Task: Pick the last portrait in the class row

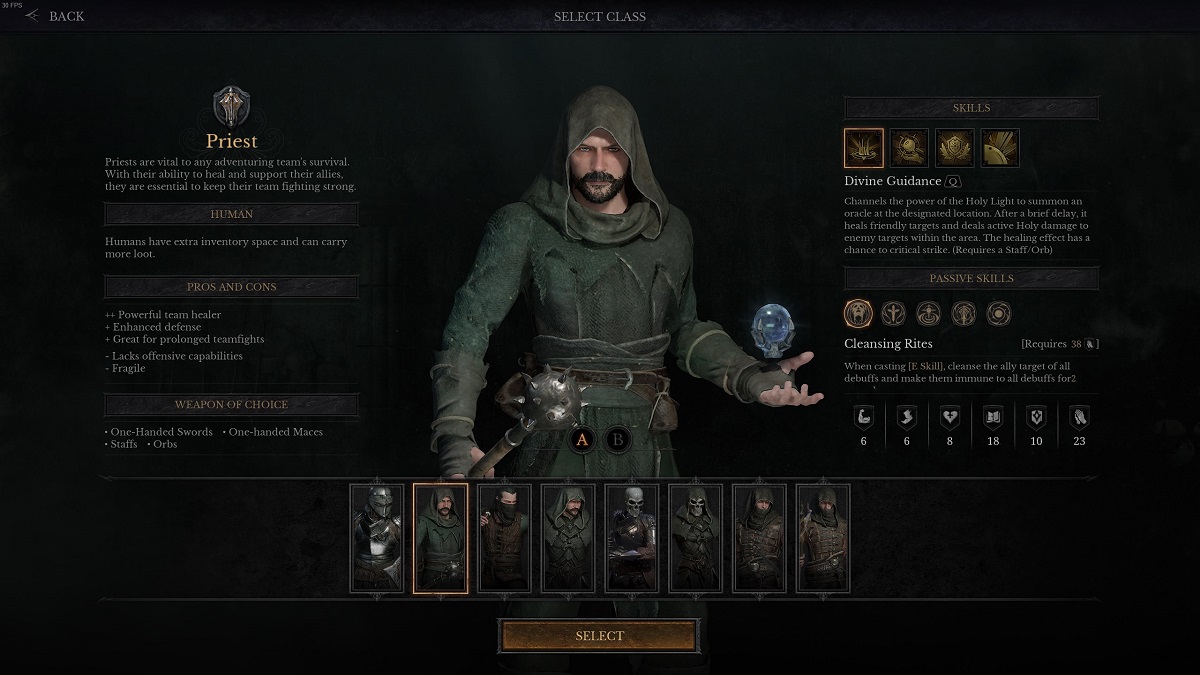Action: point(823,538)
